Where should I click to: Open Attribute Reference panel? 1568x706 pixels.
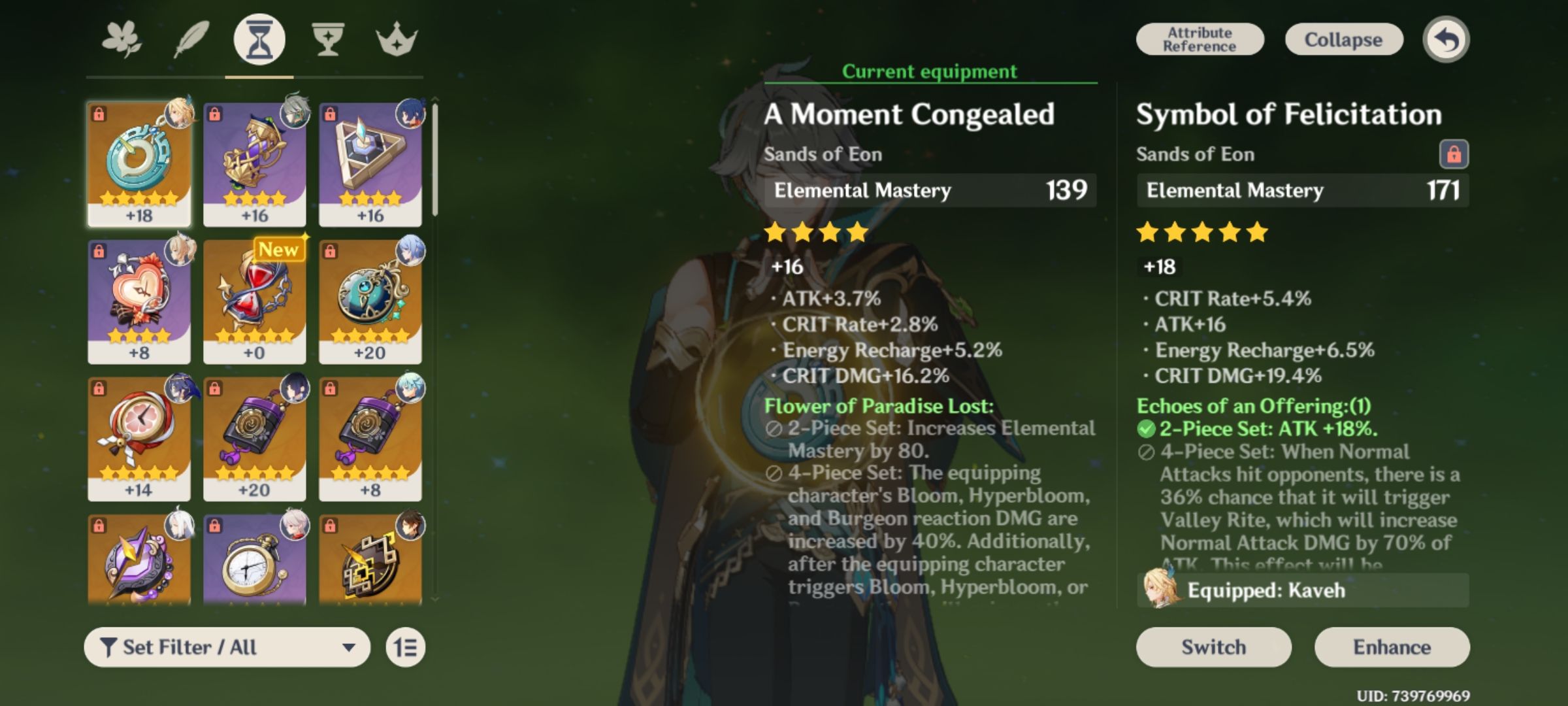1199,39
